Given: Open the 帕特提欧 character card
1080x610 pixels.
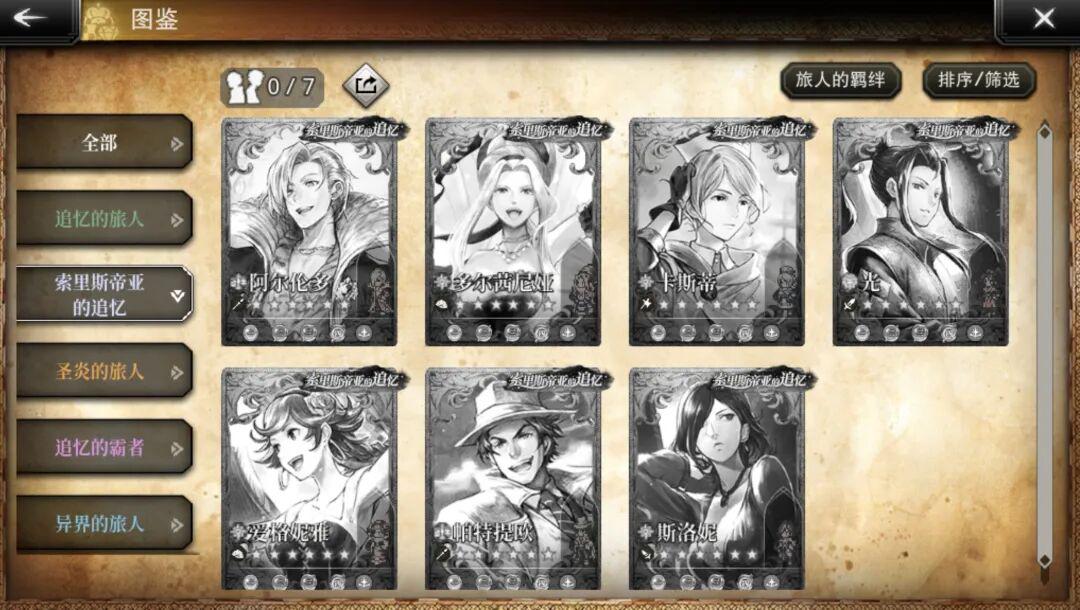Looking at the screenshot, I should [x=513, y=480].
